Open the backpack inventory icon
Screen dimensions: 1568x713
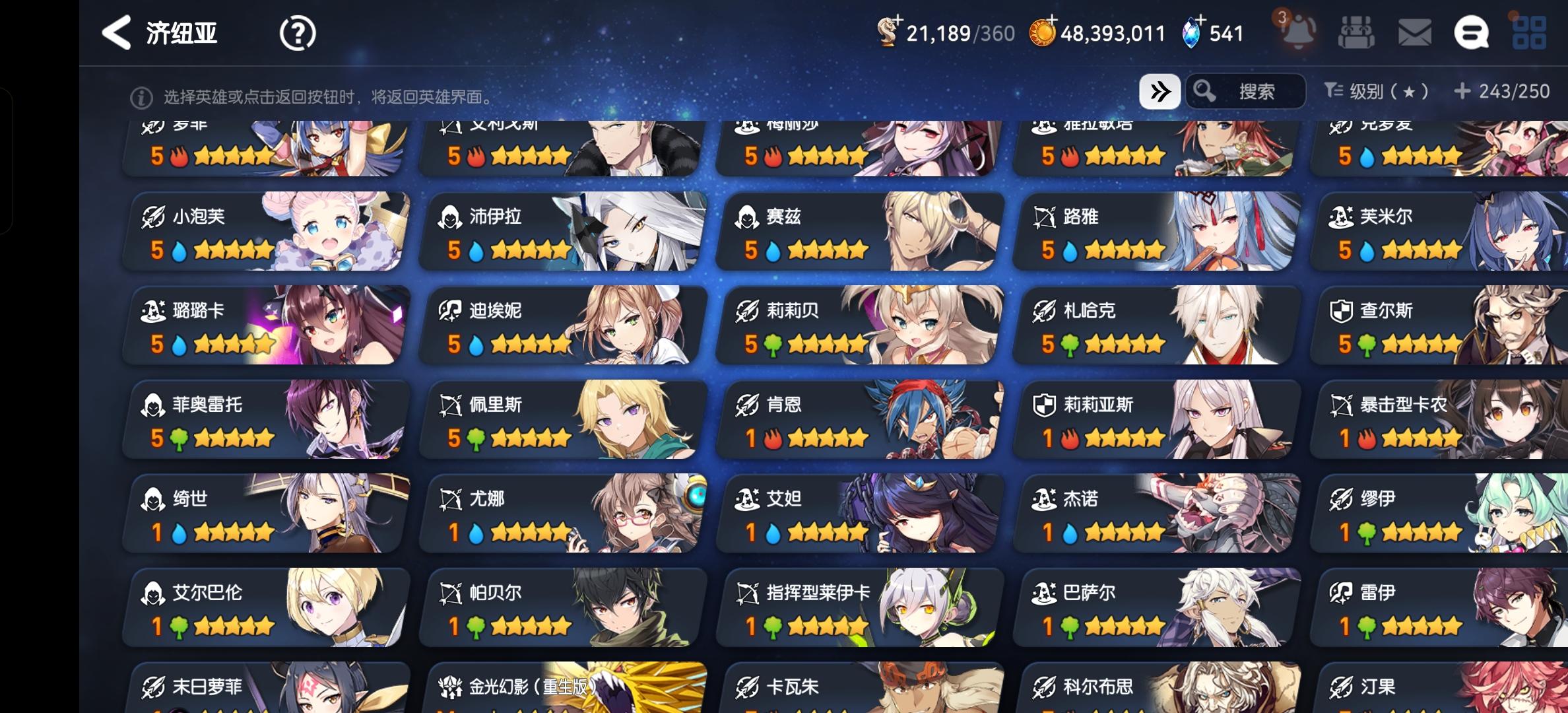pos(1357,34)
